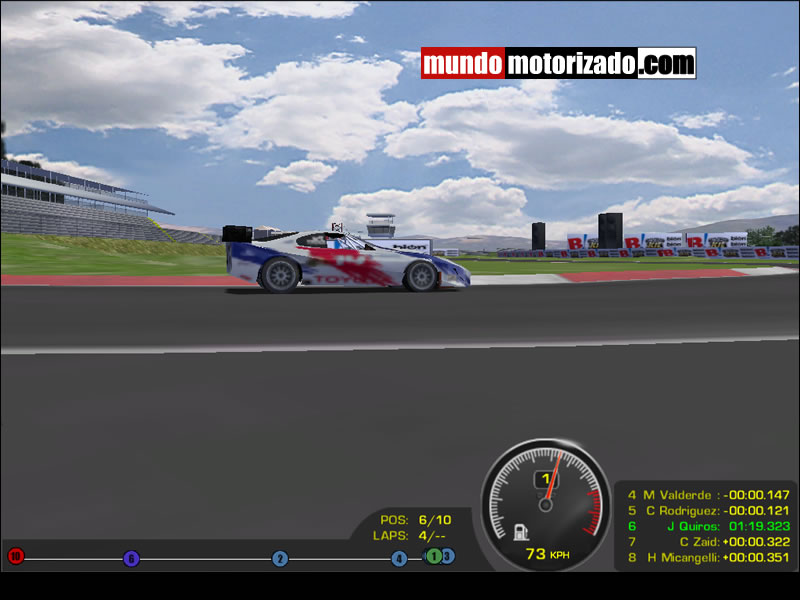The height and width of the screenshot is (600, 800).
Task: Select the purple number 6 position marker
Action: (x=131, y=559)
